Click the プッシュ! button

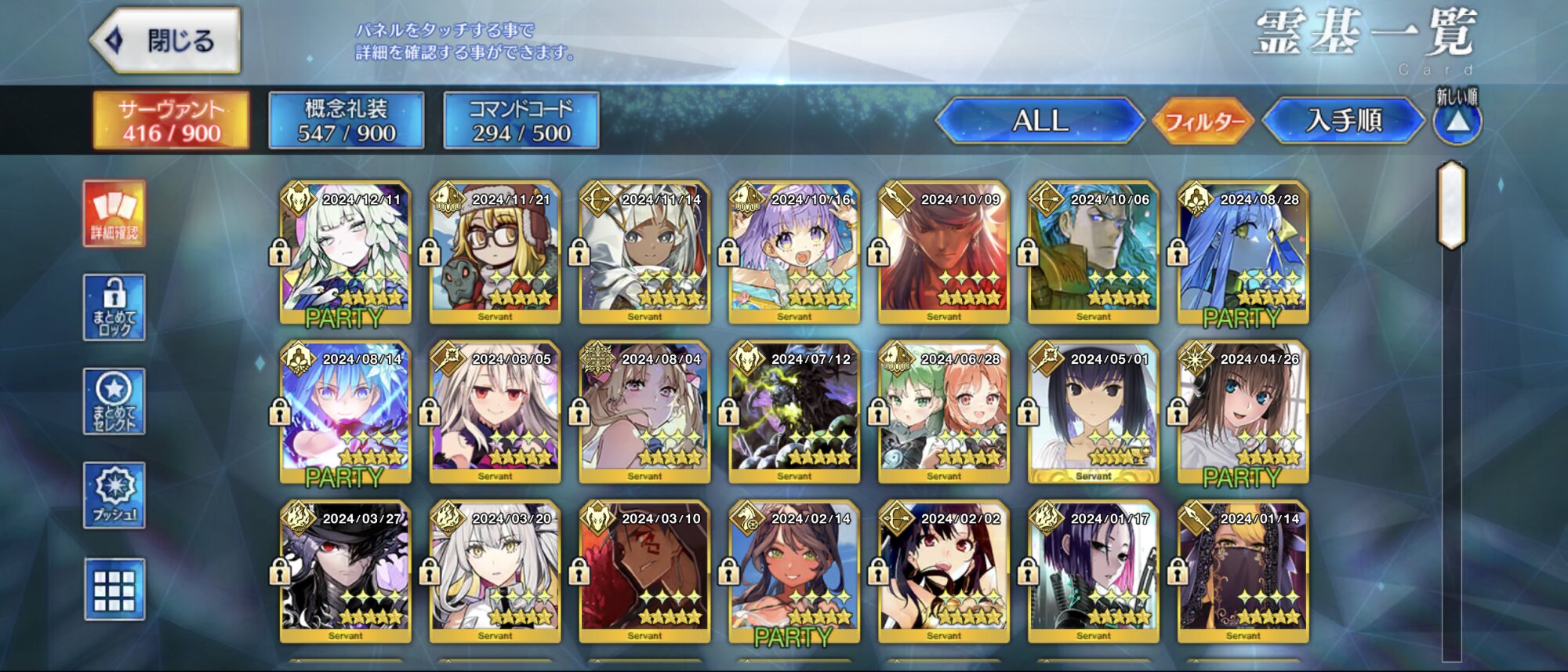click(x=114, y=495)
